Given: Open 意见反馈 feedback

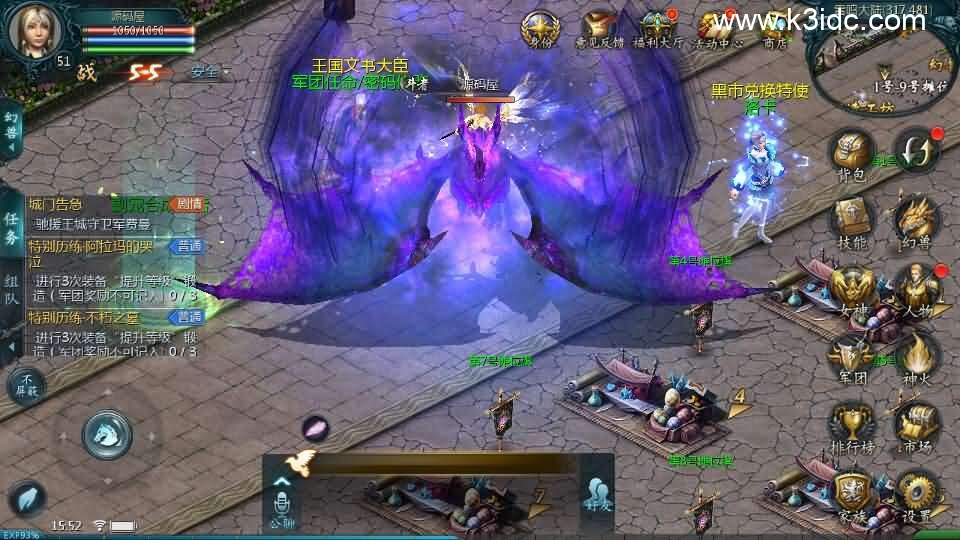Looking at the screenshot, I should (598, 28).
